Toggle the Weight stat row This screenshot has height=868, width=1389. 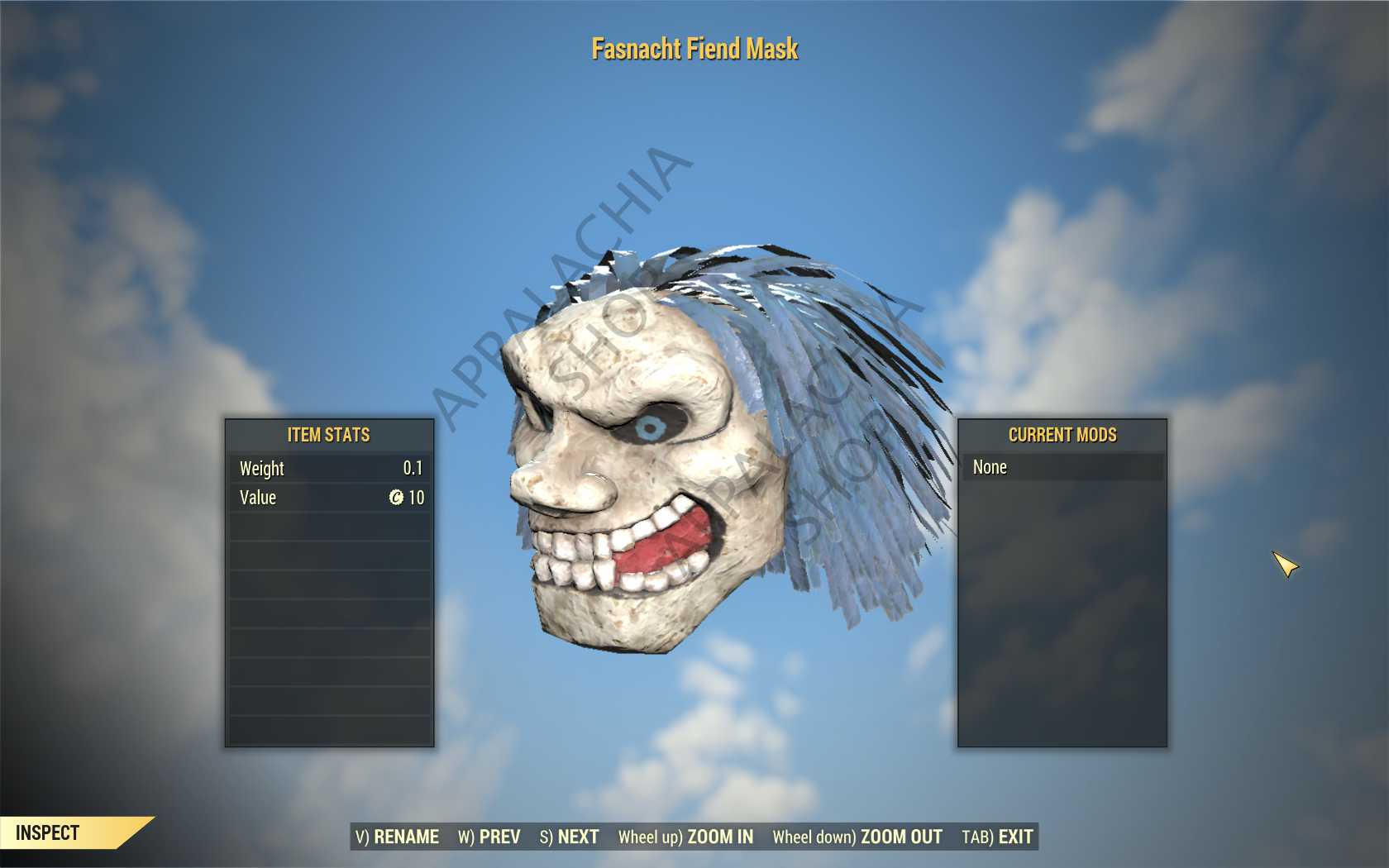pos(328,469)
